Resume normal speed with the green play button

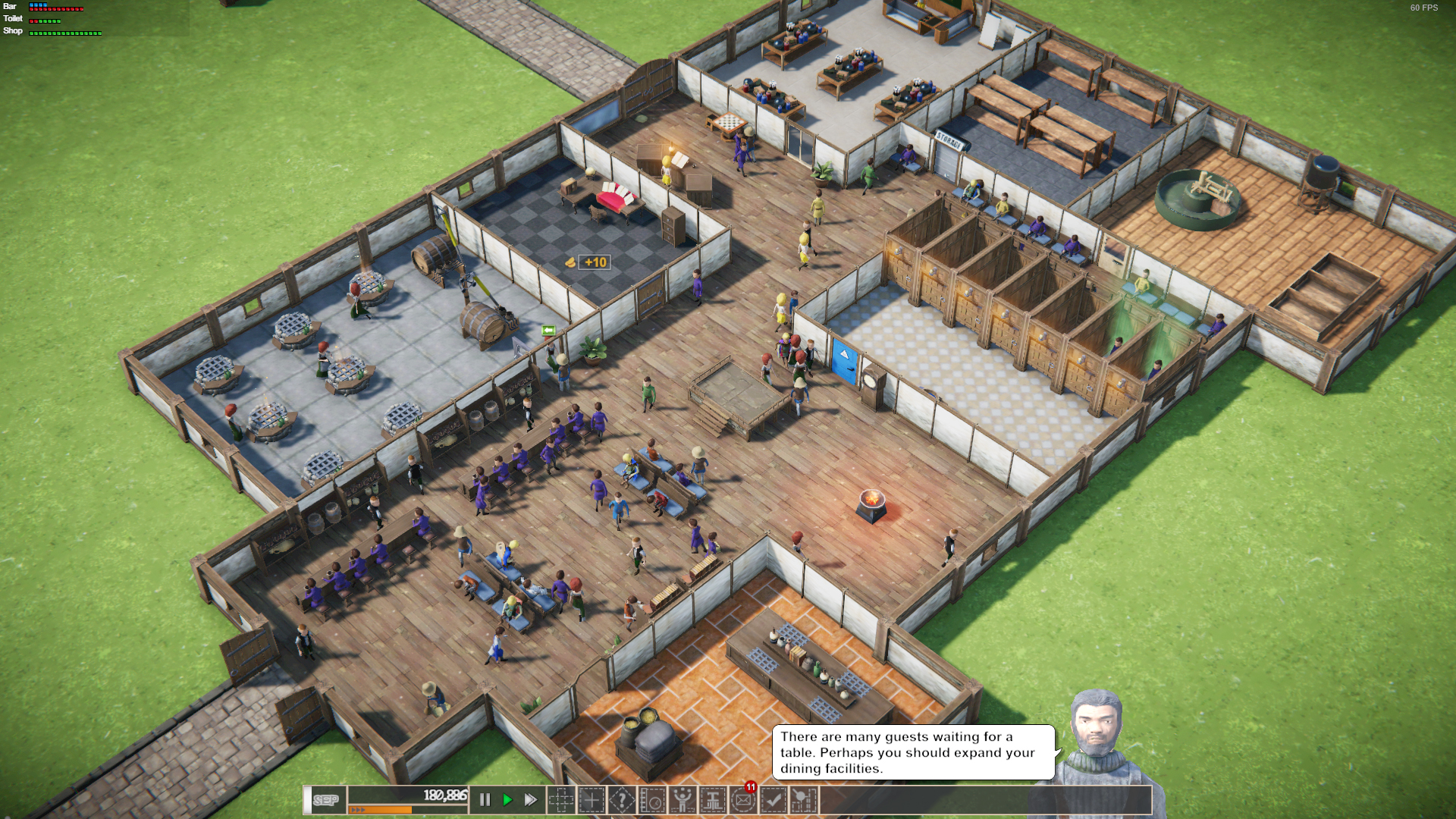507,799
